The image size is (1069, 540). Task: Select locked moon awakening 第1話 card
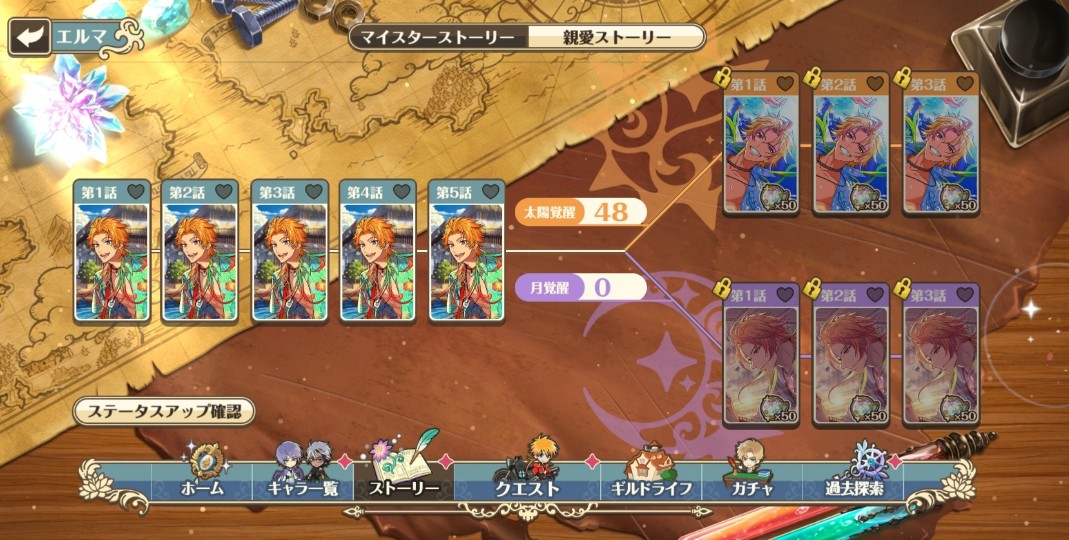click(x=761, y=355)
